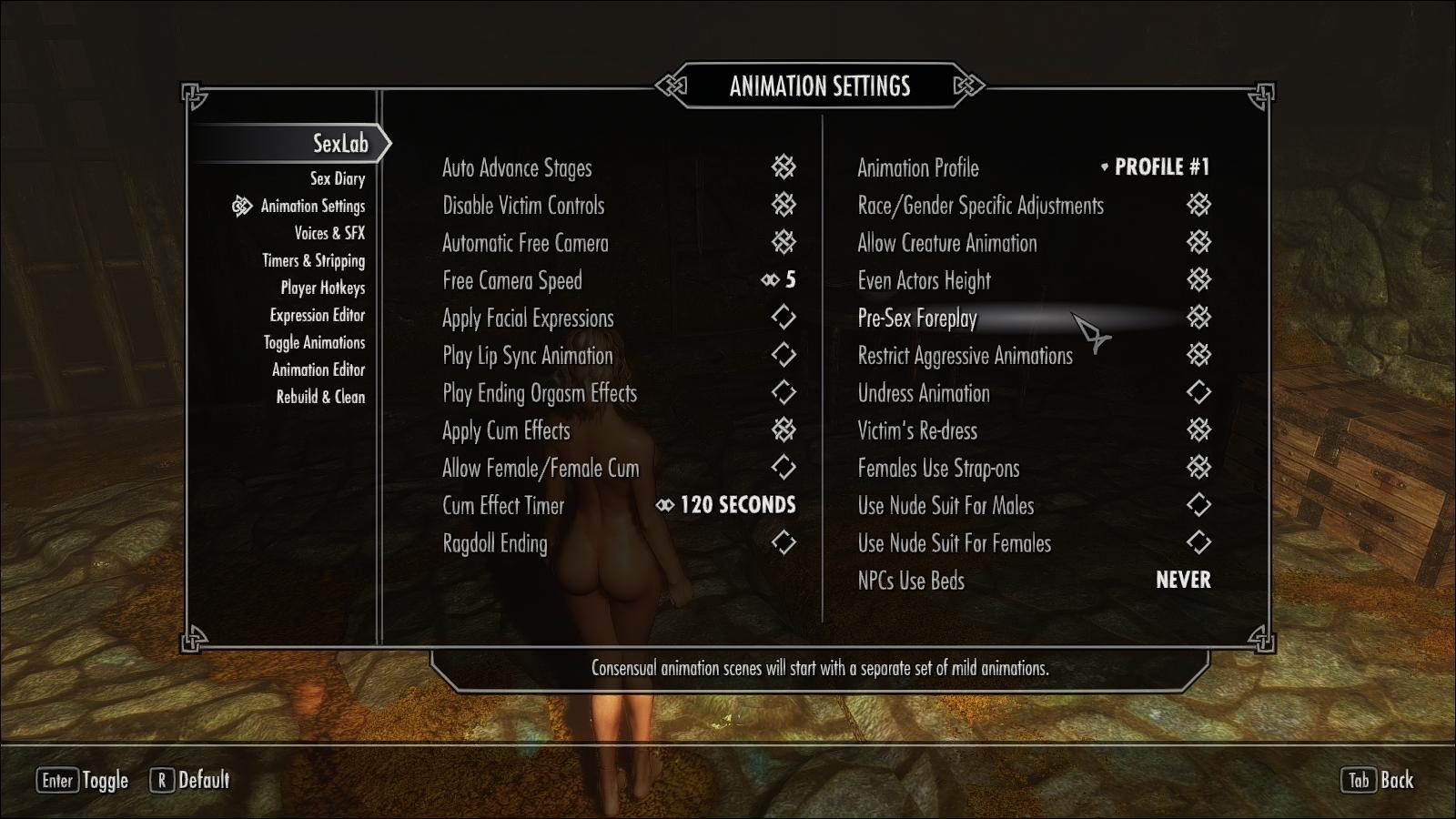Image resolution: width=1456 pixels, height=819 pixels.
Task: Enable Play Lip Sync Animation
Action: tap(784, 355)
